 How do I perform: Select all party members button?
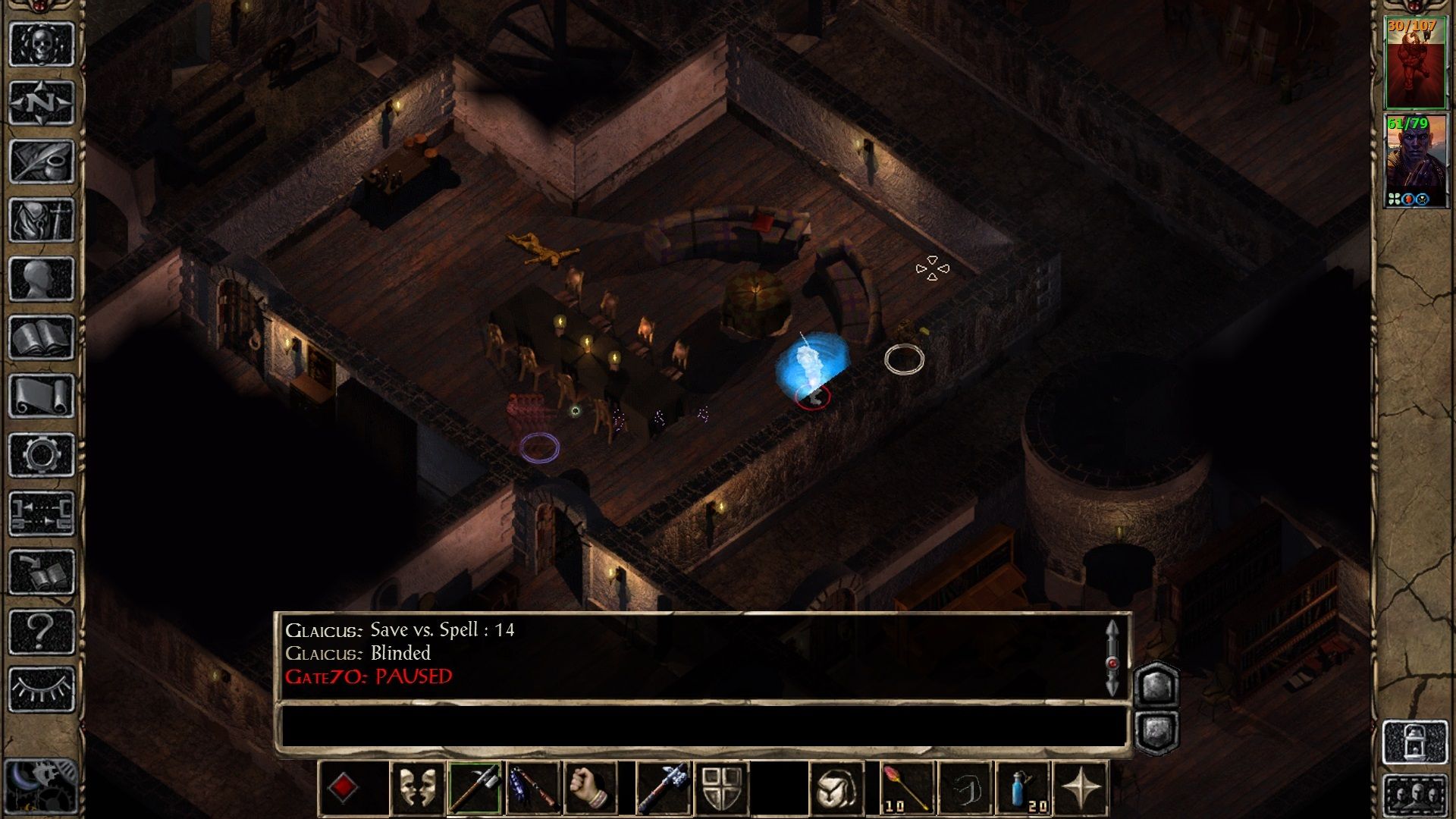pos(1415,795)
